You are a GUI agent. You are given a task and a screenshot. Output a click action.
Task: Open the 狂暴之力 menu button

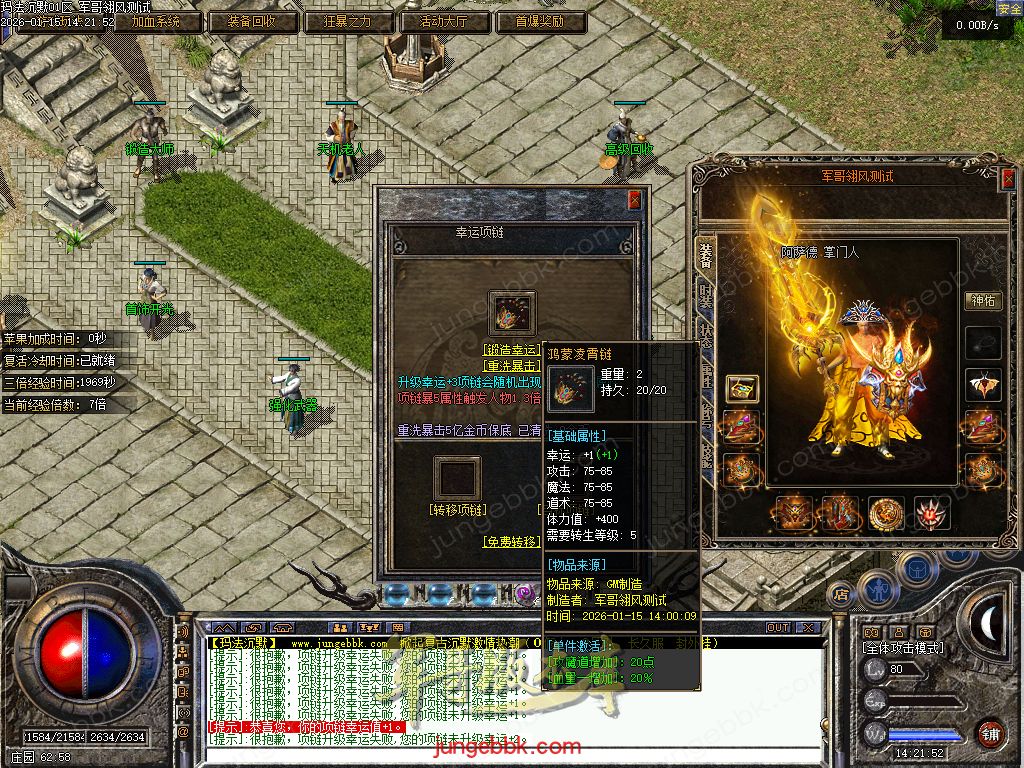pos(346,21)
